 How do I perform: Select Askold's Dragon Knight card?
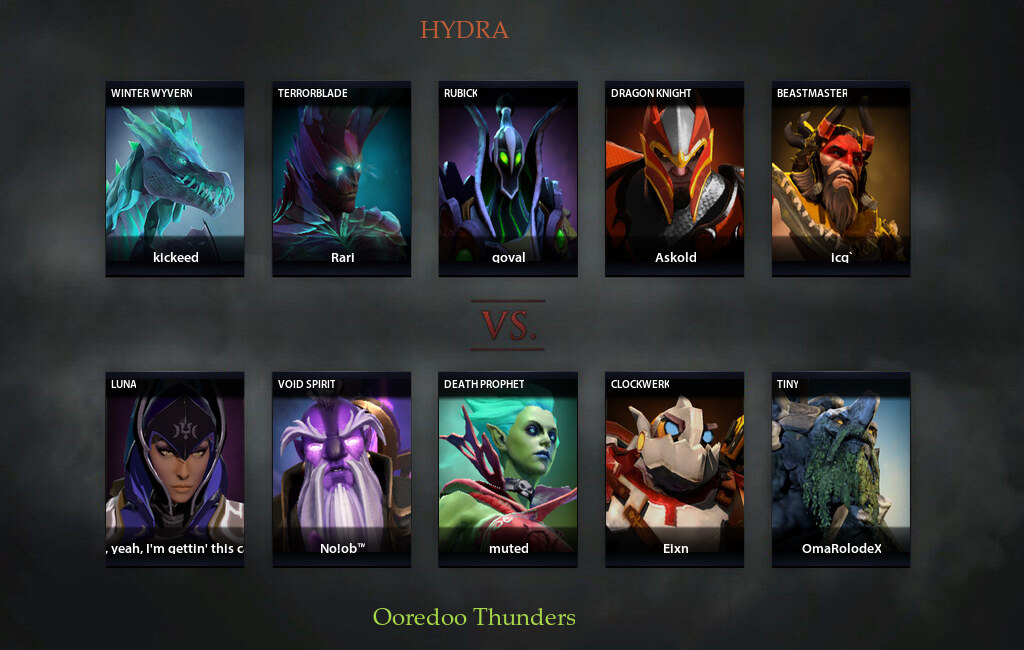(x=675, y=178)
